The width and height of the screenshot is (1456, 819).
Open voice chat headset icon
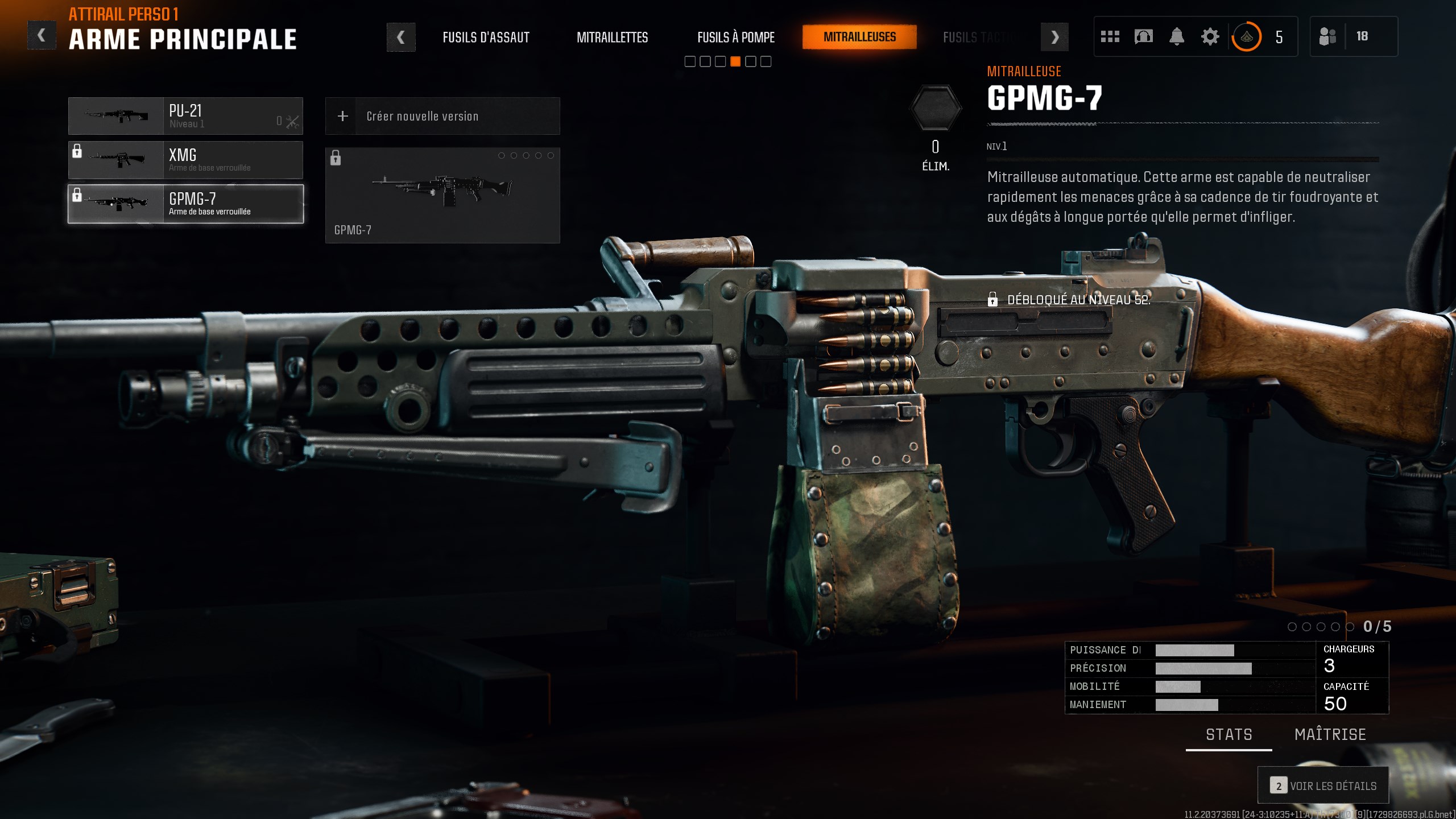[1144, 36]
